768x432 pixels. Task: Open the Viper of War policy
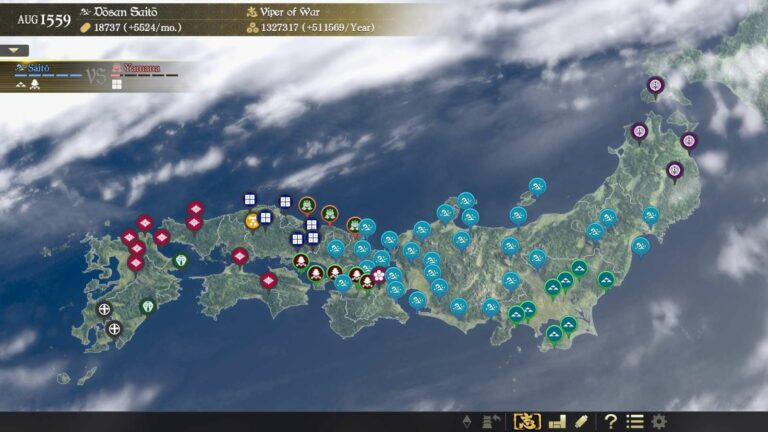[x=292, y=11]
